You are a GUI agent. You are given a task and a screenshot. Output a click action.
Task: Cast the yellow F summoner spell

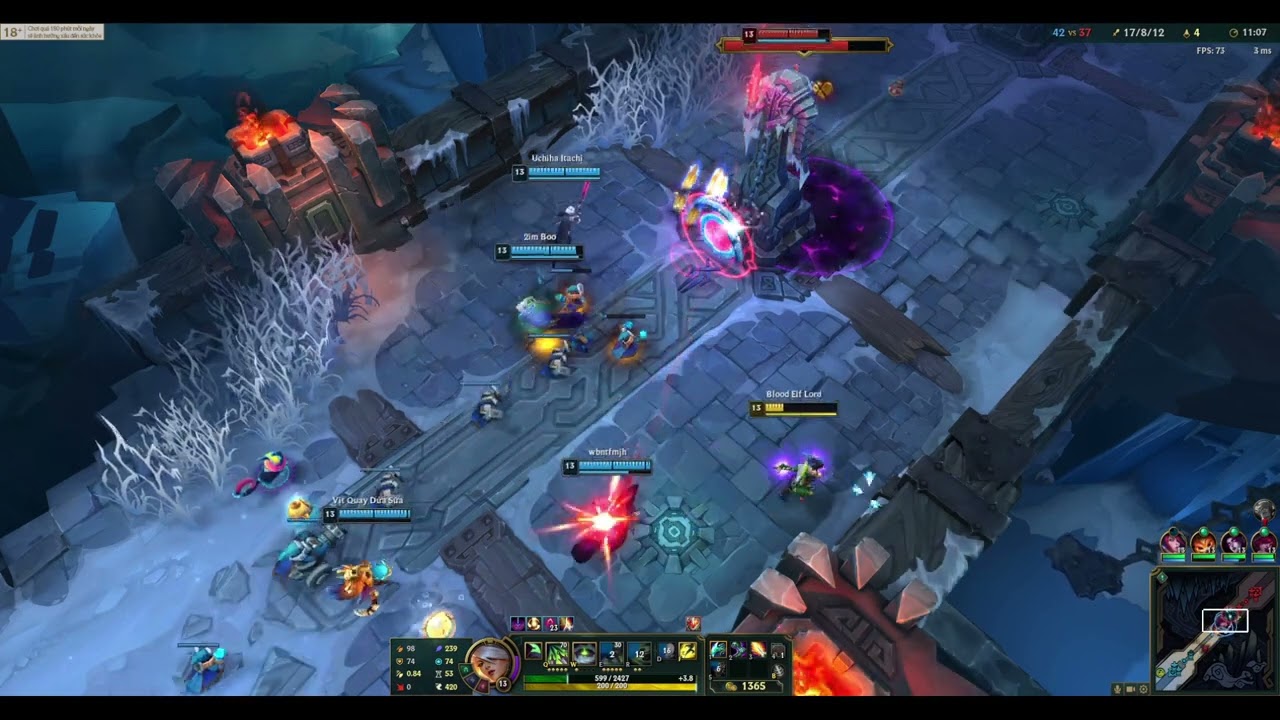(x=688, y=652)
